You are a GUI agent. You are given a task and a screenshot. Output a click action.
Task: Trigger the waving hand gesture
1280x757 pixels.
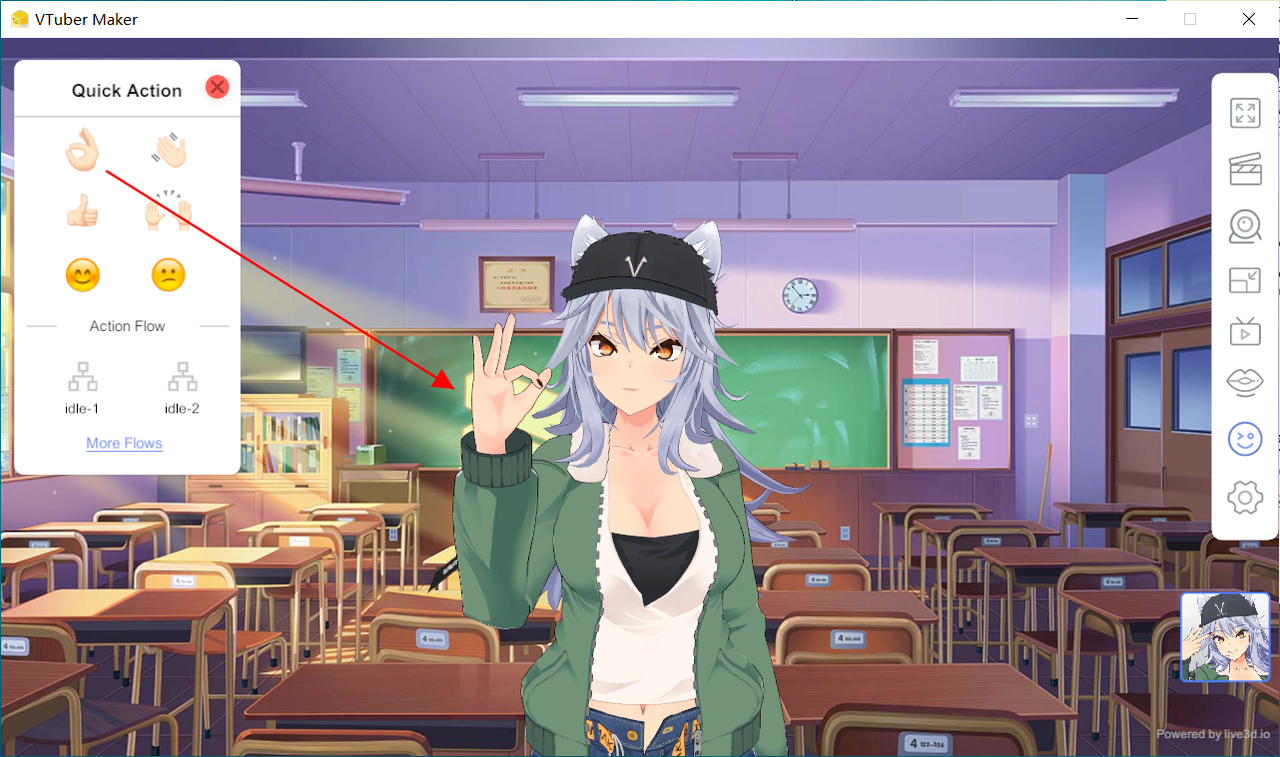[168, 150]
